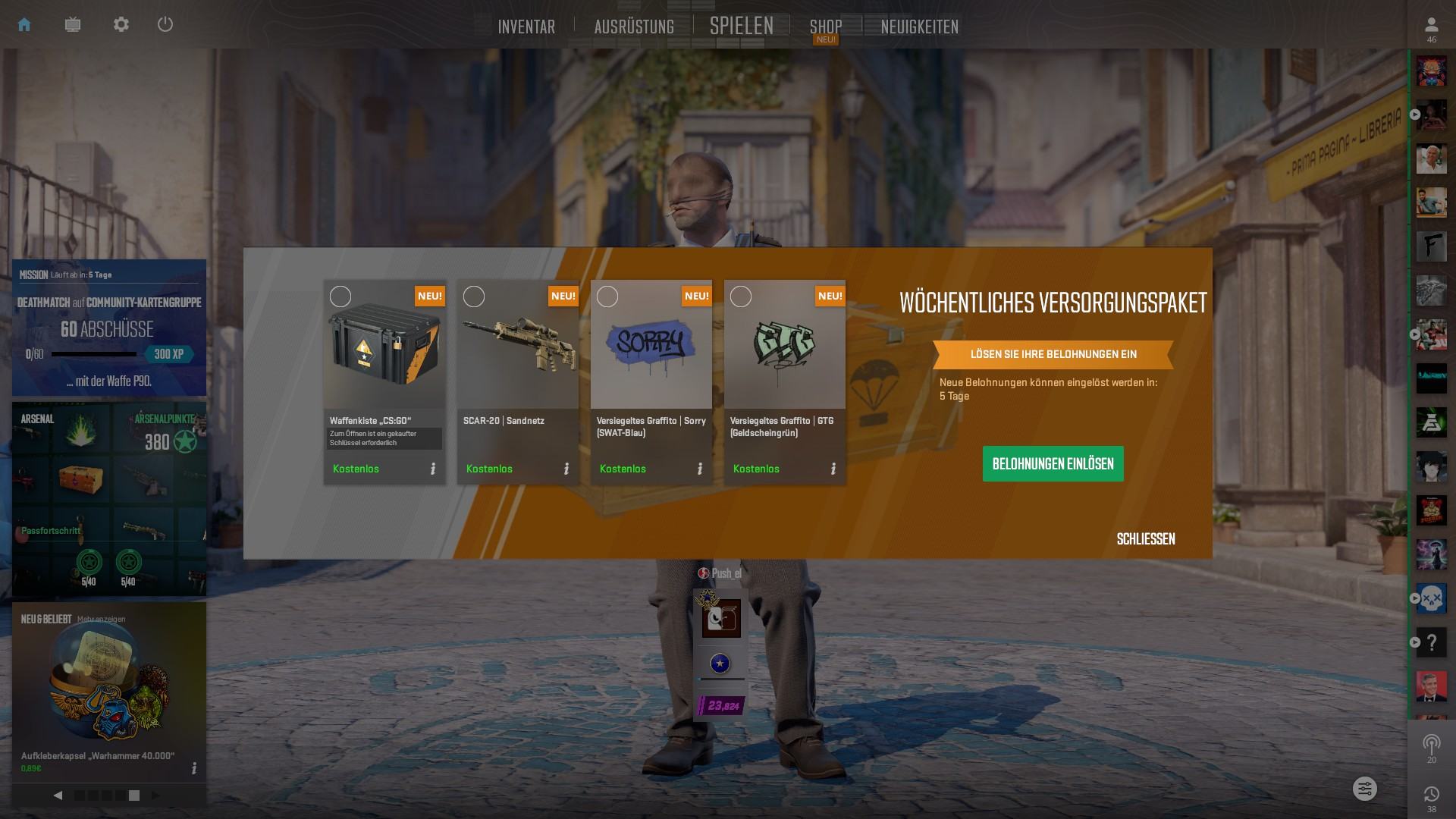Open the Inventar tab
This screenshot has width=1456, height=819.
[x=526, y=27]
